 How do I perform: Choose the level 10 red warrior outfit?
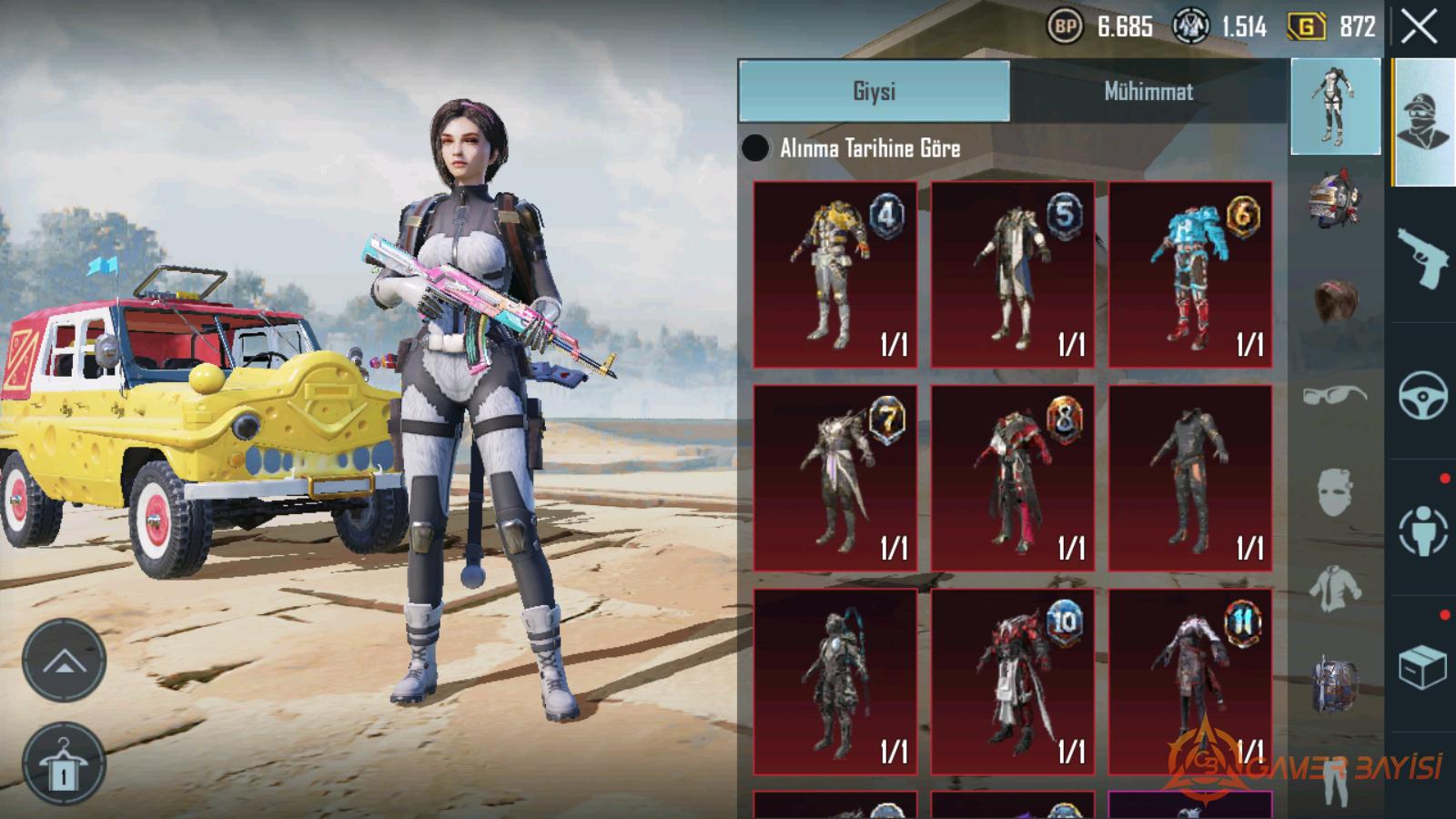coord(1012,682)
